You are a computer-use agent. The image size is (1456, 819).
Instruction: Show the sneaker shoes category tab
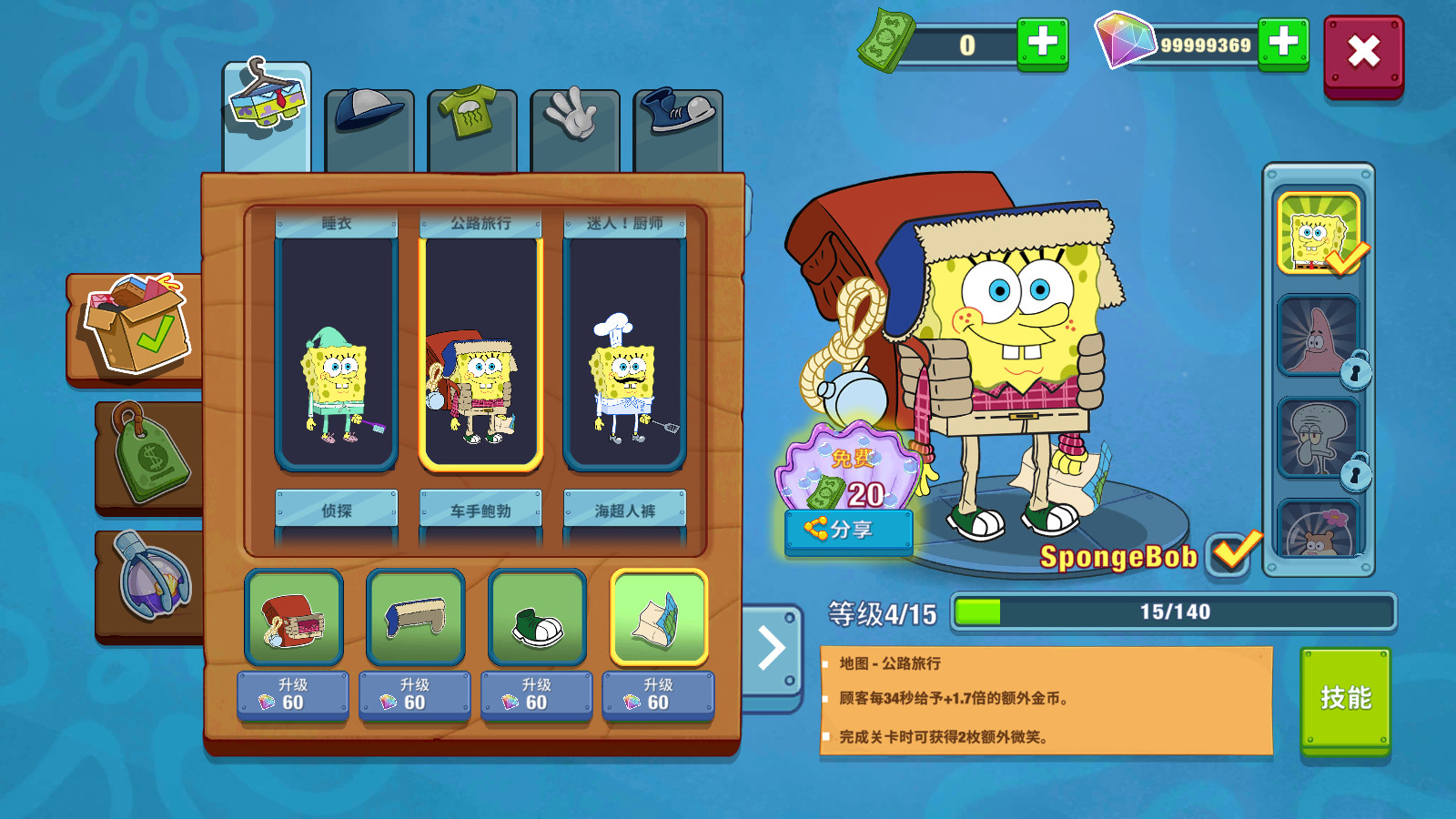pyautogui.click(x=678, y=127)
